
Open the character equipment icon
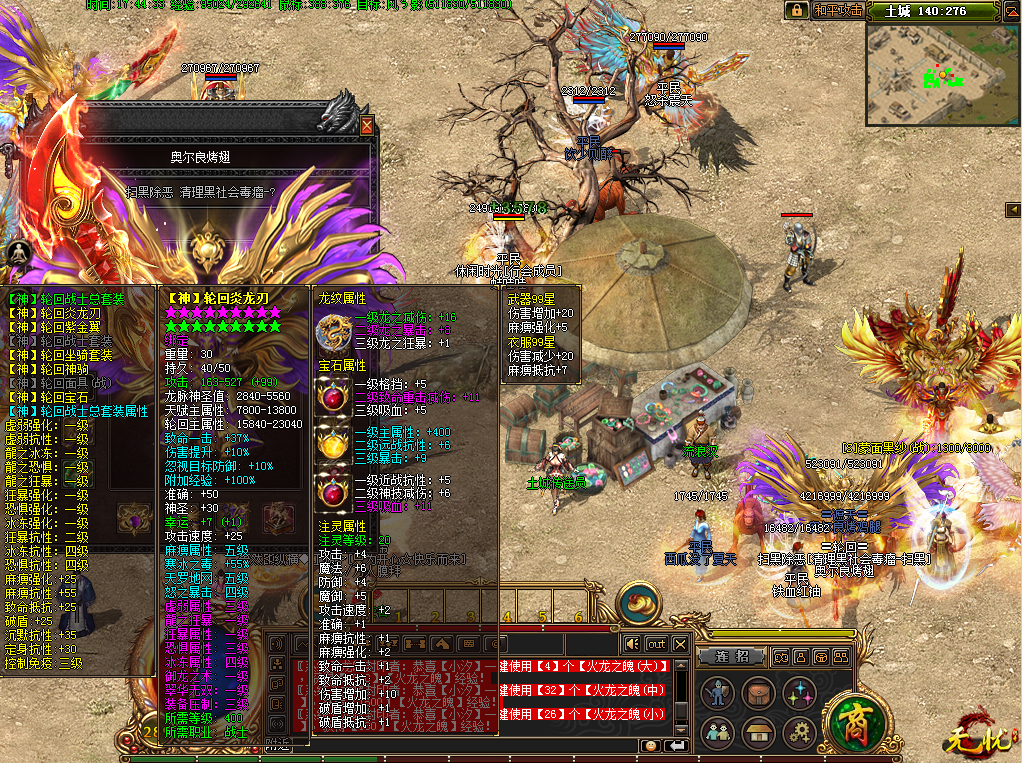tap(716, 692)
